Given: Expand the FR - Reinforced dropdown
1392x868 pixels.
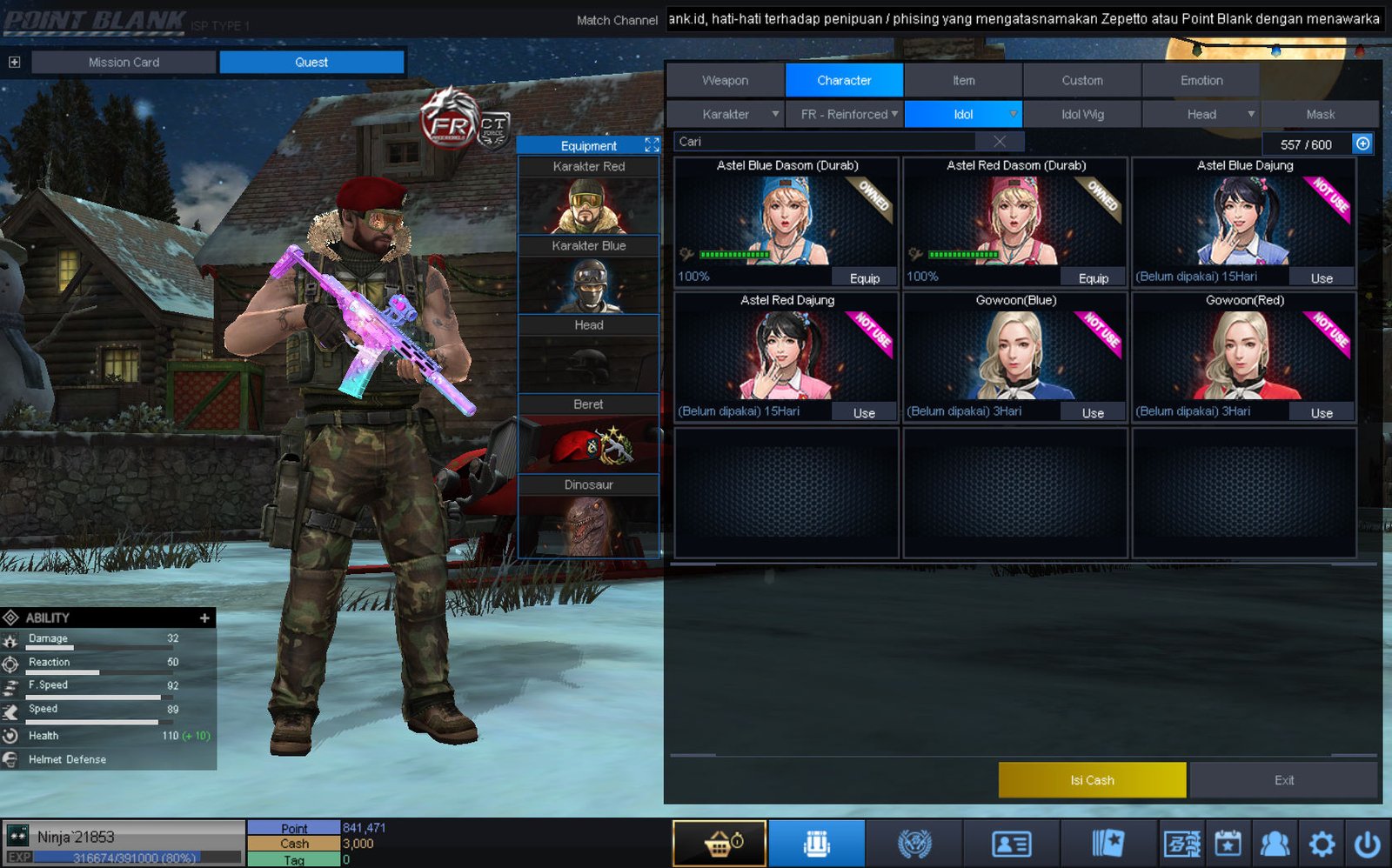Looking at the screenshot, I should (x=845, y=114).
